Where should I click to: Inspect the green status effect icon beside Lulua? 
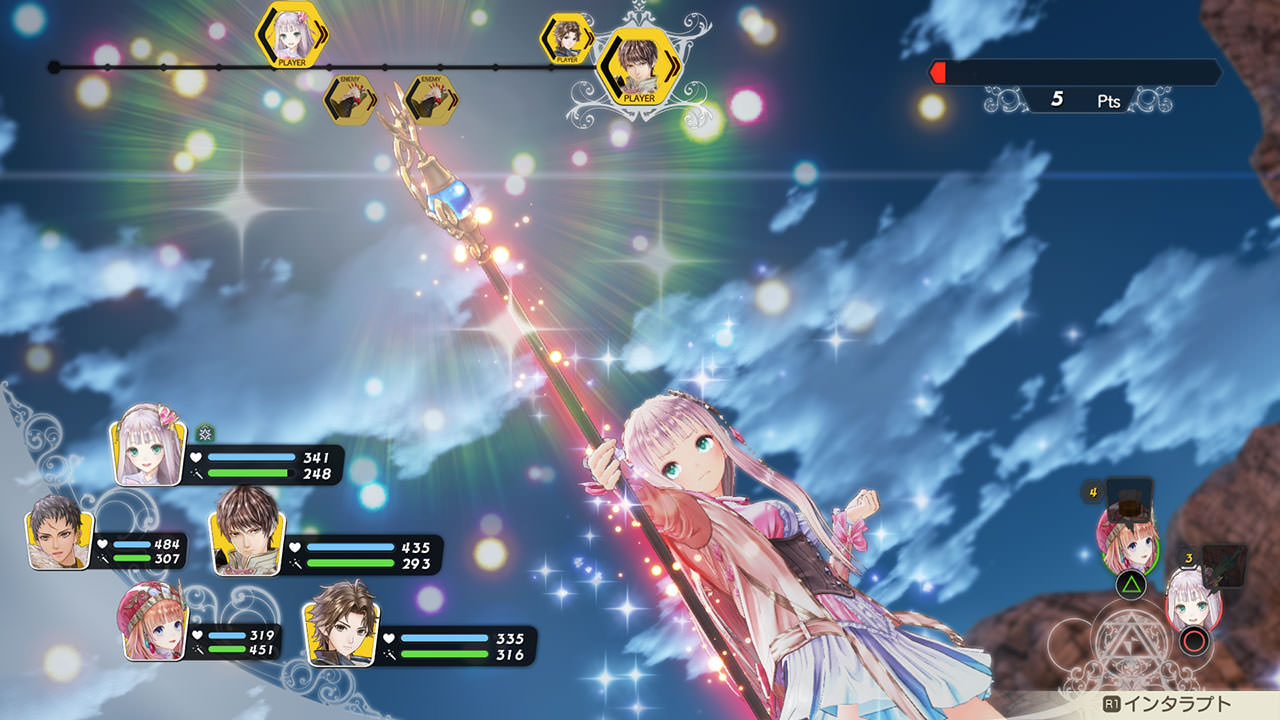tap(205, 432)
